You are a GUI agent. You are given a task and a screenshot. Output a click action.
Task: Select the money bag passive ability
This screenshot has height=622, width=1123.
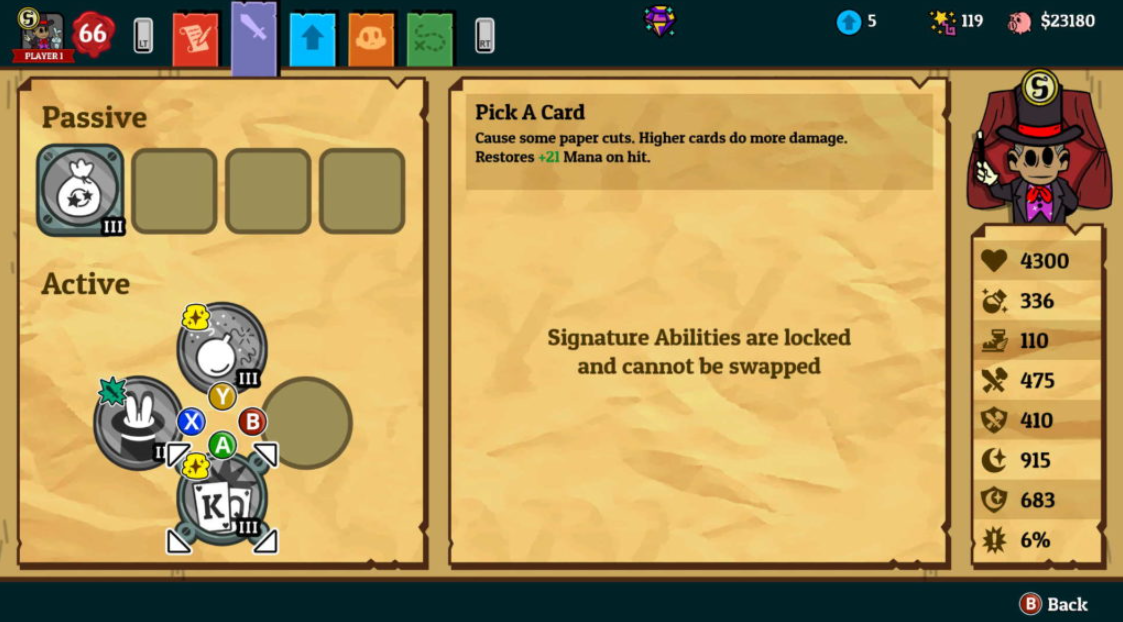[79, 190]
